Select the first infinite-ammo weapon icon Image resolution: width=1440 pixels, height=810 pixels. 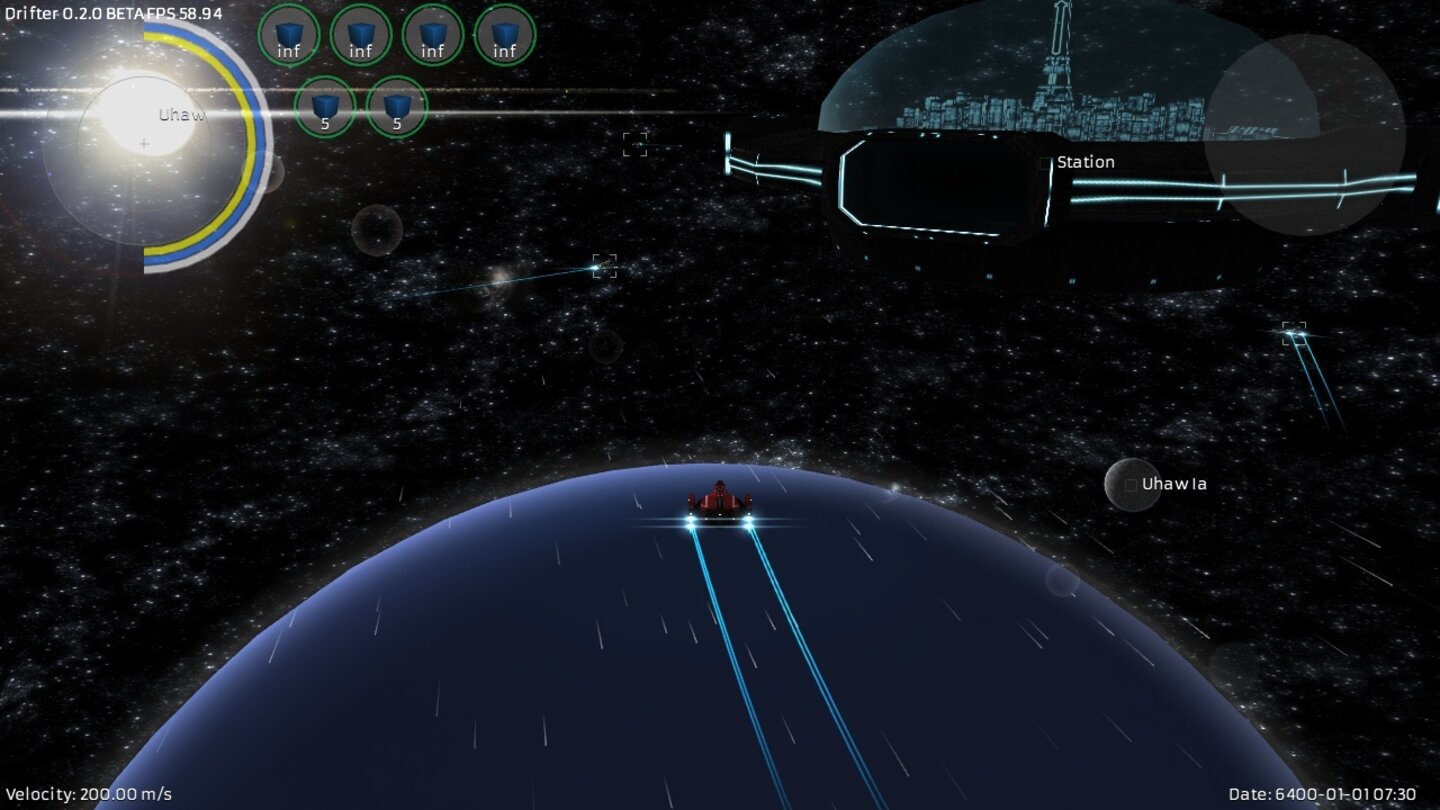tap(290, 35)
